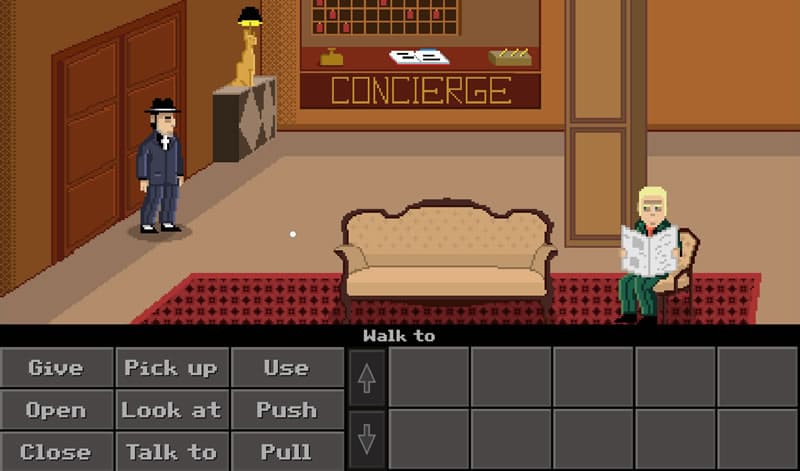800x471 pixels.
Task: Choose the Talk to verb
Action: click(171, 451)
